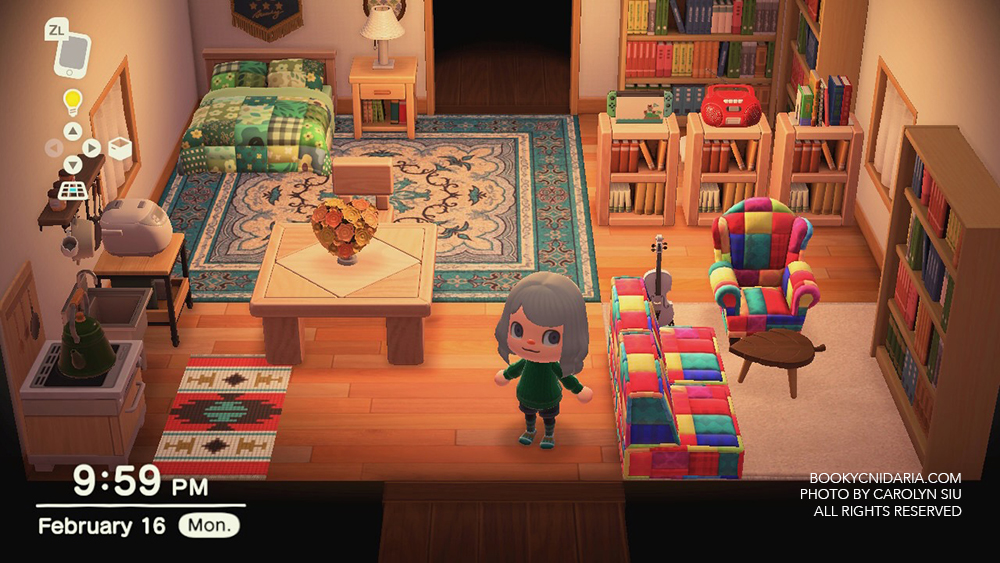The image size is (1000, 563).
Task: Open the NookPhone icon
Action: pyautogui.click(x=72, y=51)
